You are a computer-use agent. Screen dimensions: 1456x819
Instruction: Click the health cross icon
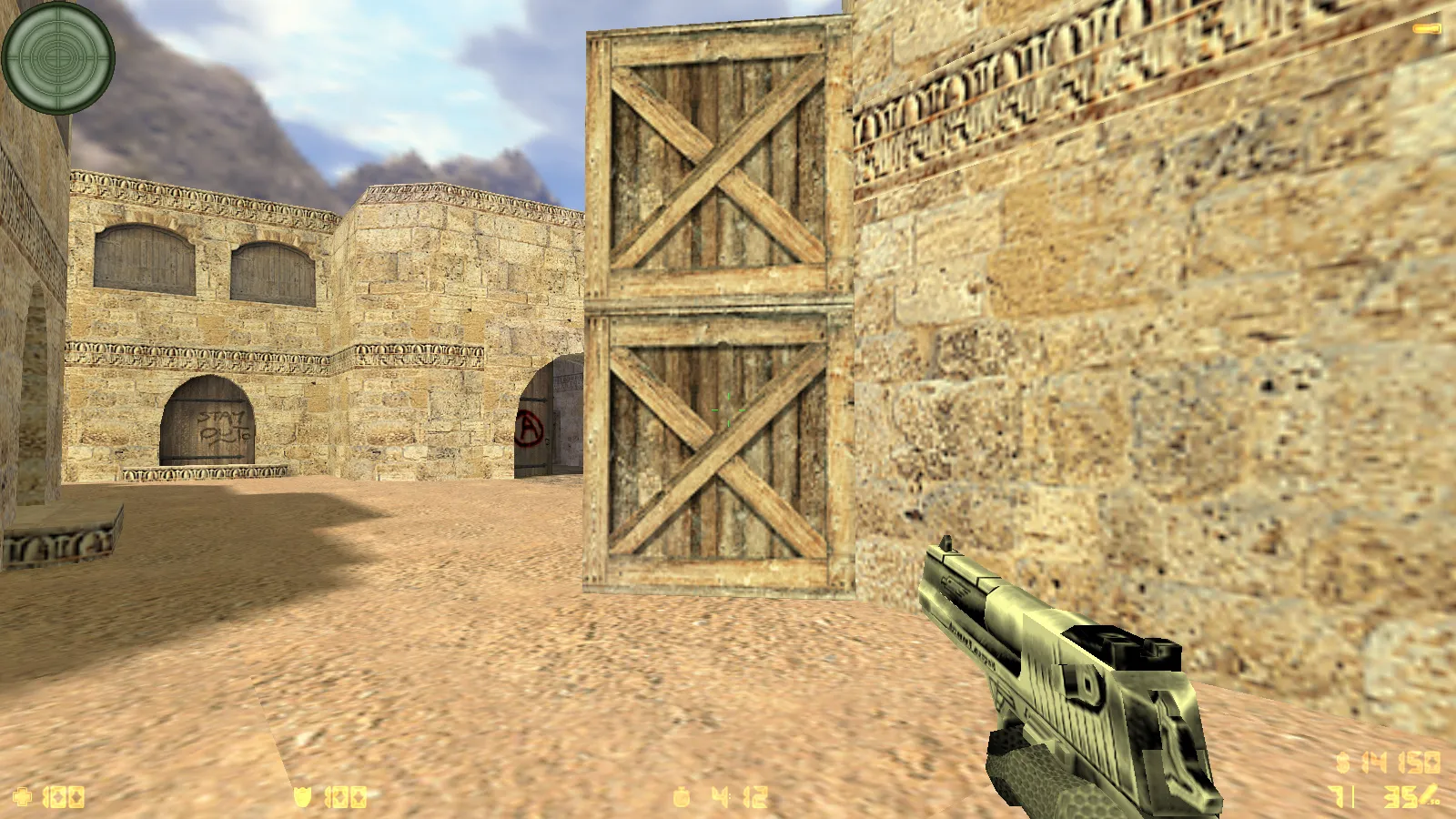coord(23,798)
